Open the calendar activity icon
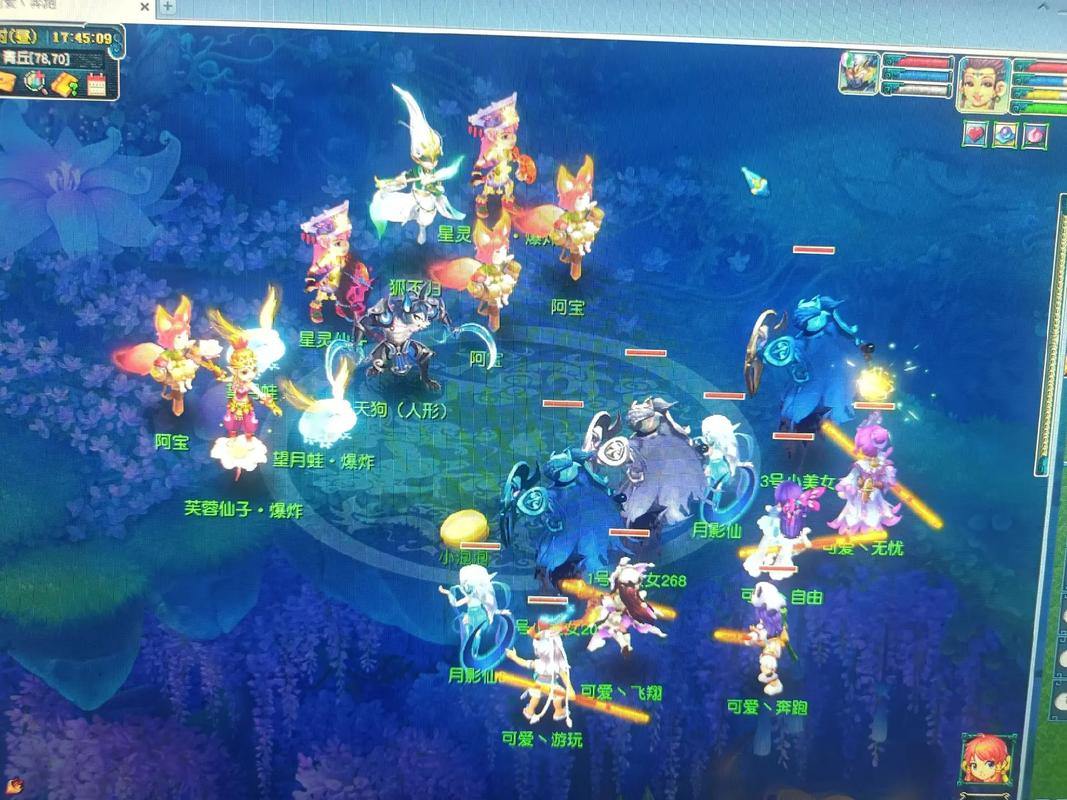Screen dimensions: 1067x800 (97, 83)
